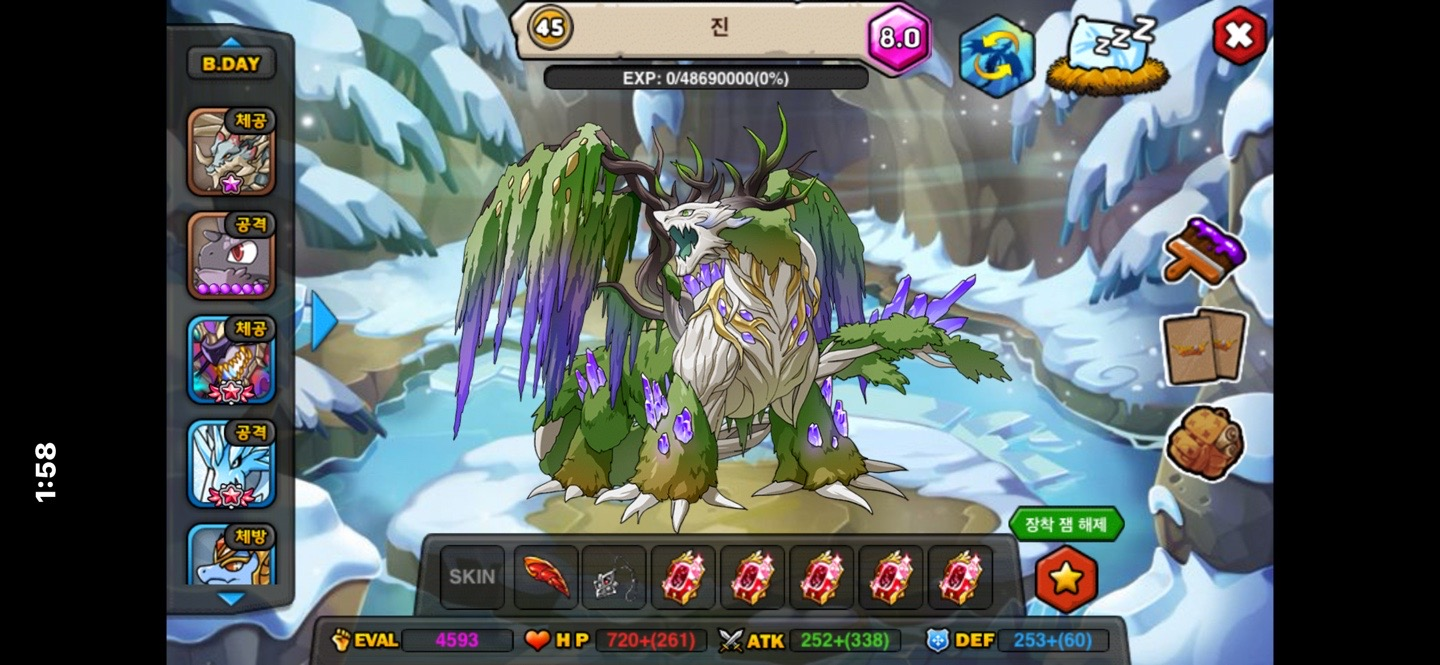
Task: Tap the orange star hexagon button
Action: pyautogui.click(x=1066, y=578)
